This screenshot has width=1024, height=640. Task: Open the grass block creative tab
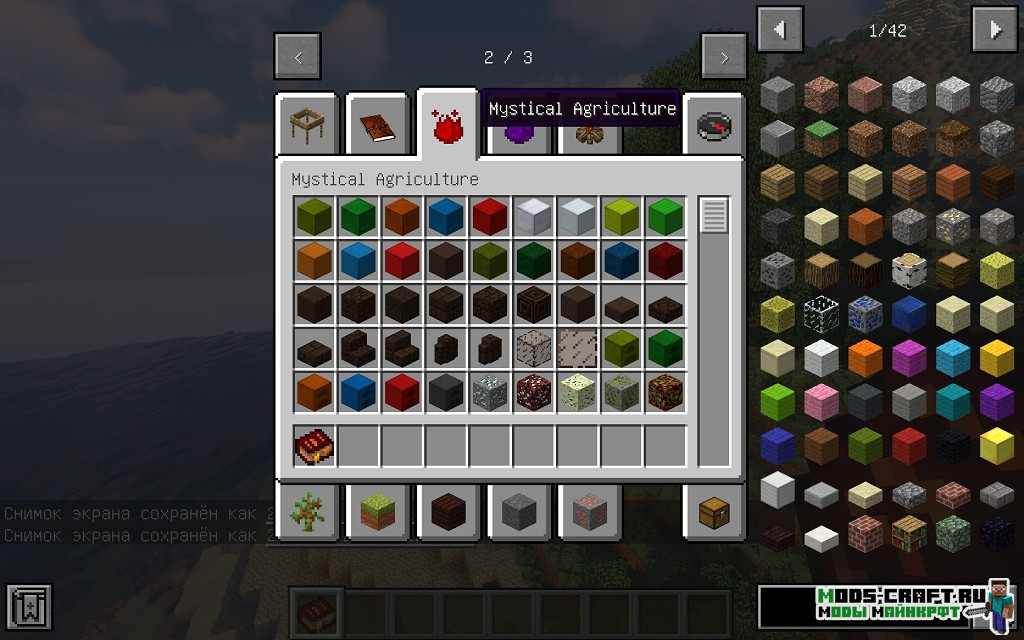[x=377, y=512]
